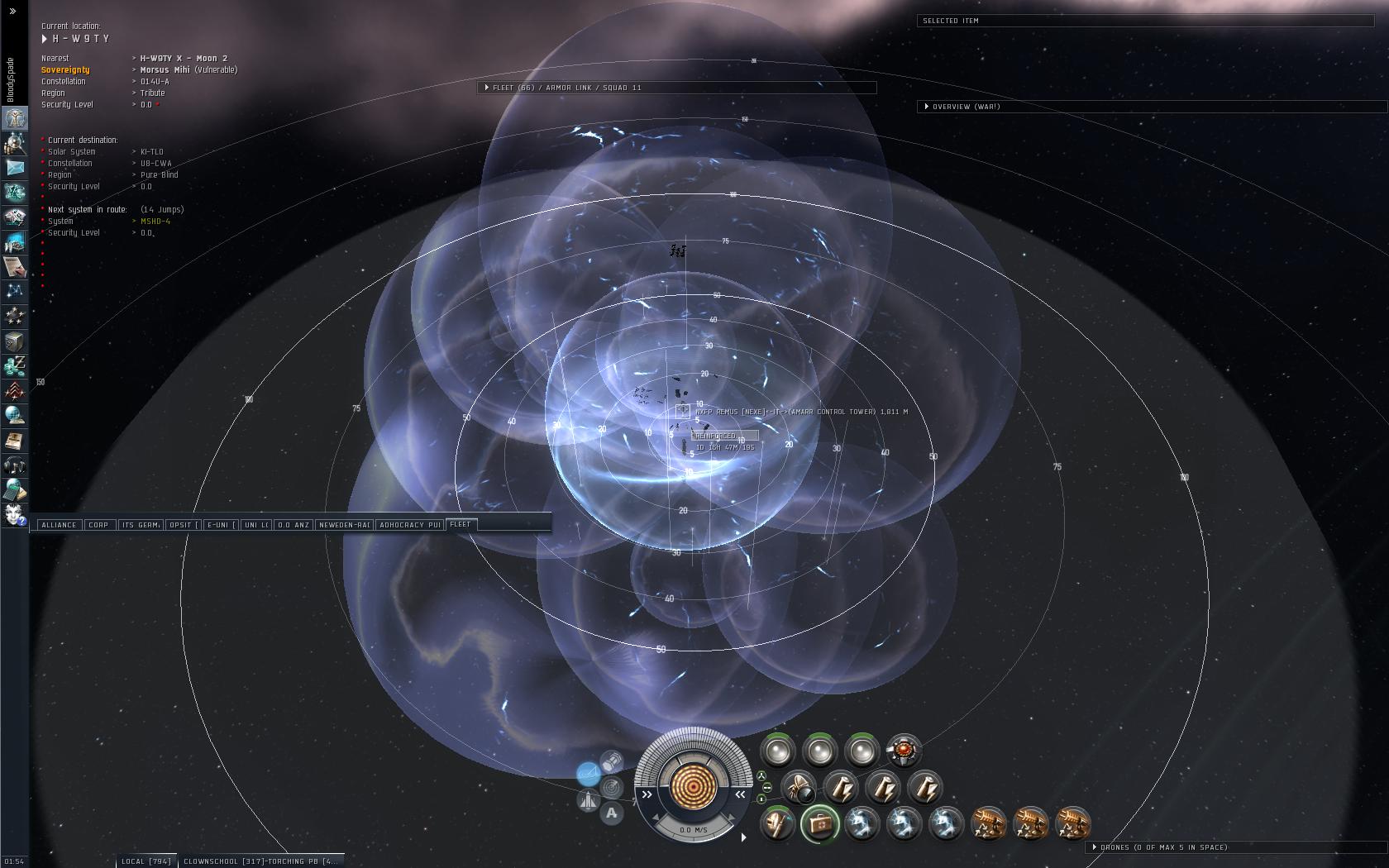Toggle the autopilot A button
This screenshot has height=868, width=1389.
(612, 813)
